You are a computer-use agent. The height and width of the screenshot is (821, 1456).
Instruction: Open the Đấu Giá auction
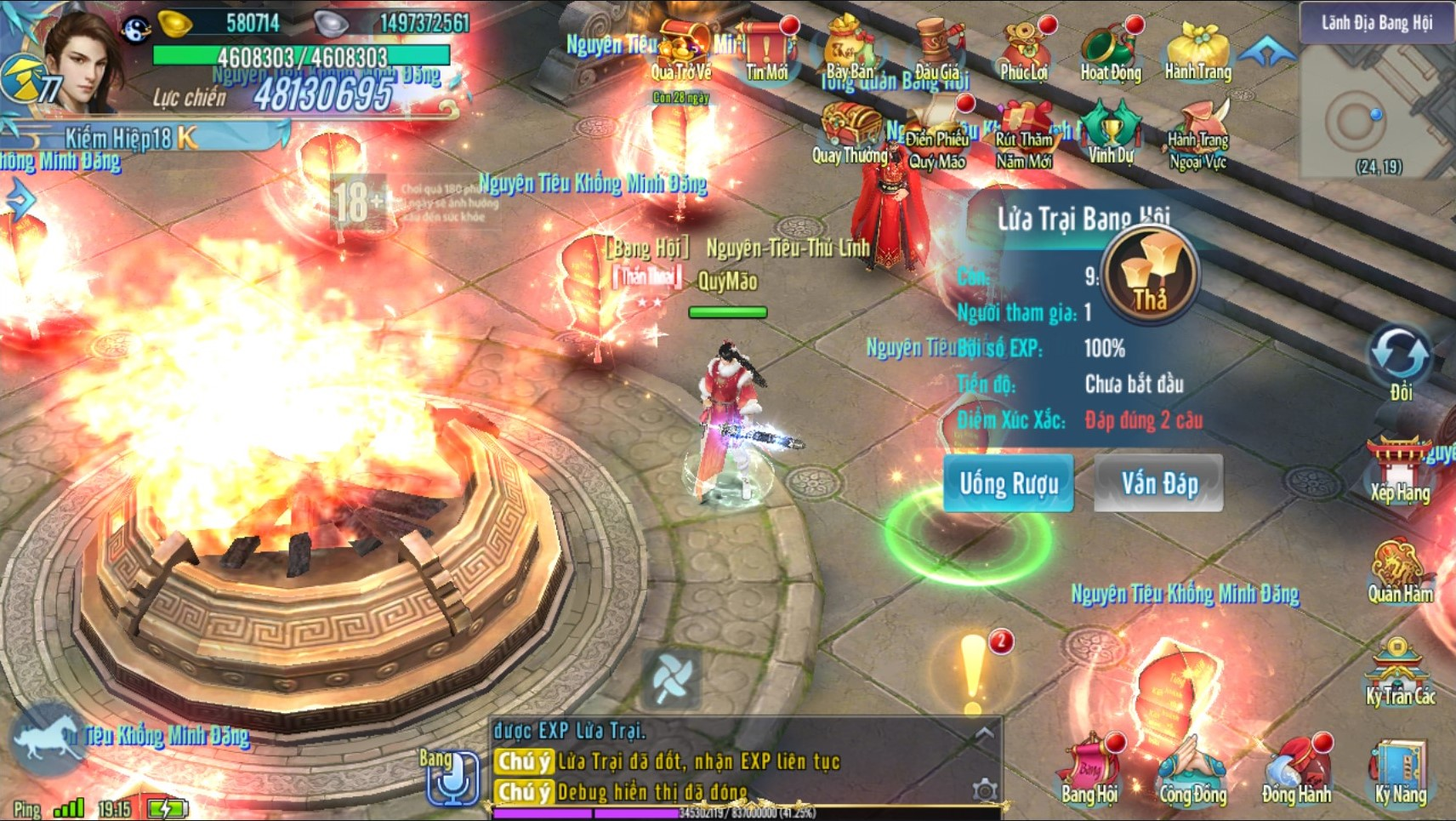(937, 53)
